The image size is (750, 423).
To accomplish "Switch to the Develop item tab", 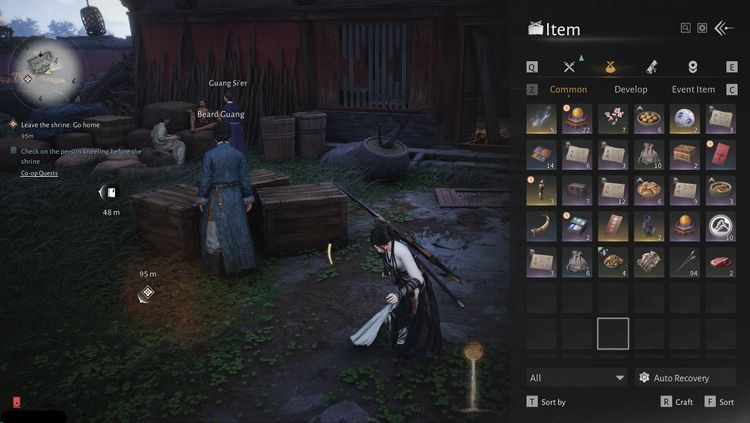I will coord(630,90).
